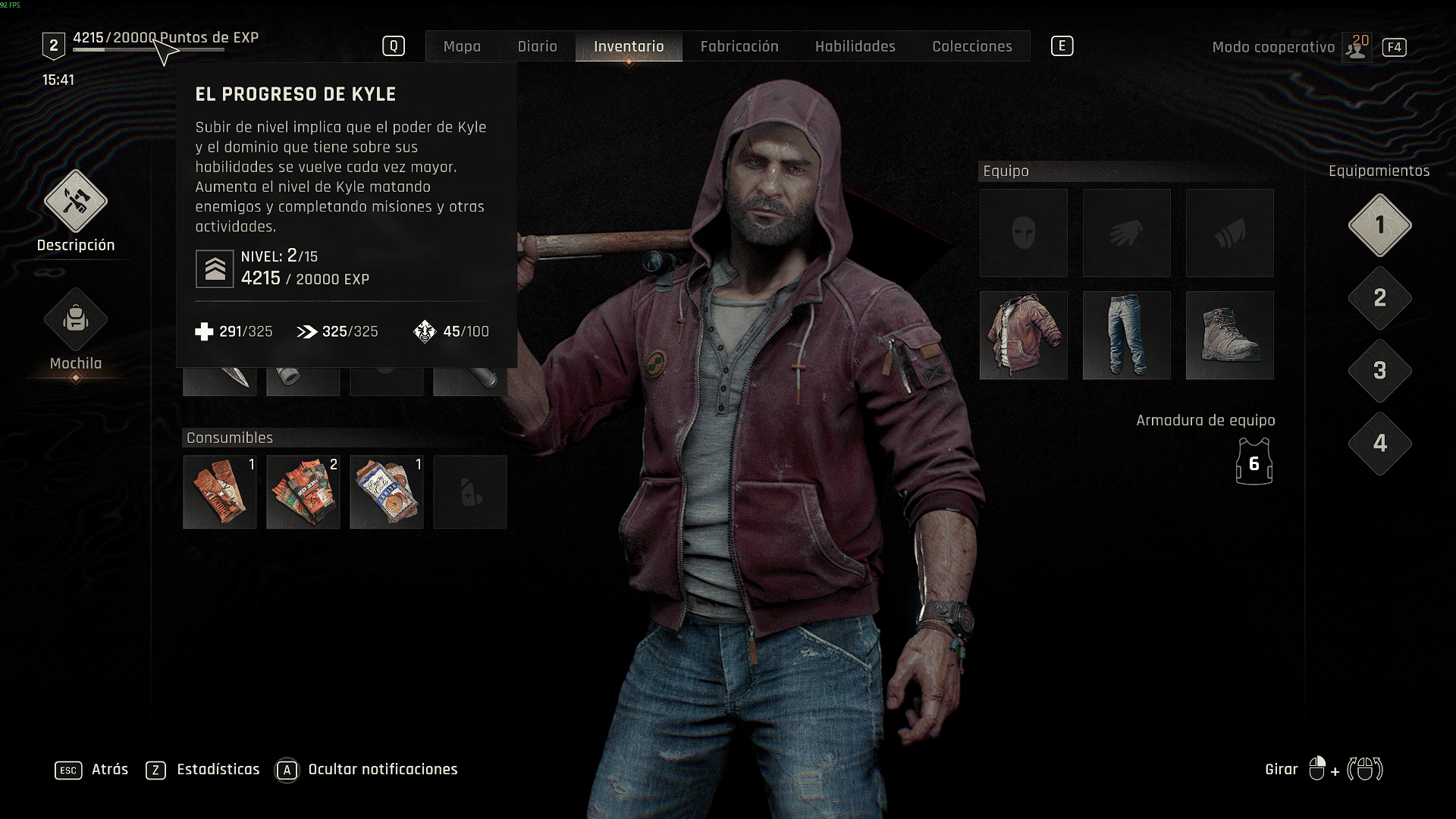Choose loadout 4

[x=1379, y=444]
